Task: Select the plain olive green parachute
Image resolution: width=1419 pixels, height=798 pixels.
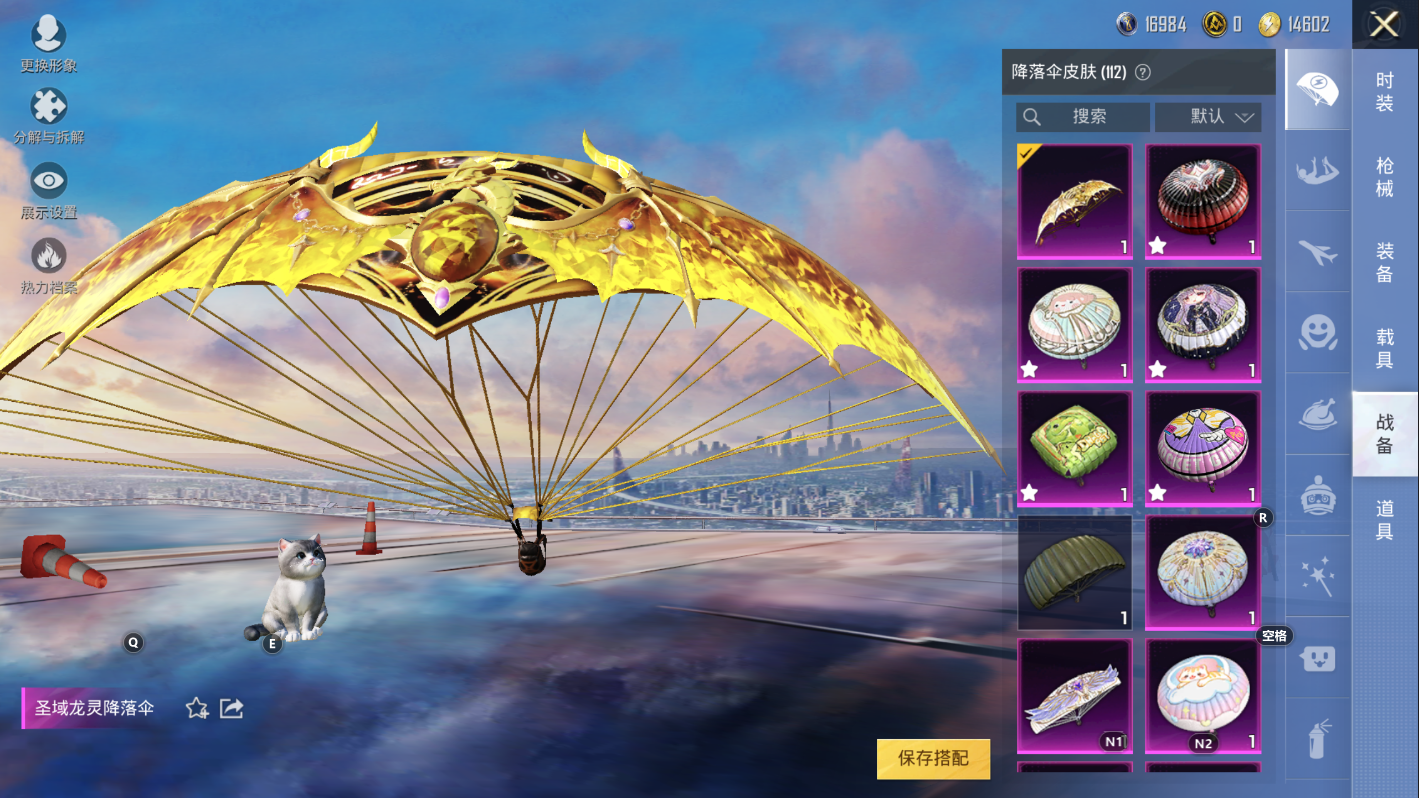Action: click(1075, 573)
